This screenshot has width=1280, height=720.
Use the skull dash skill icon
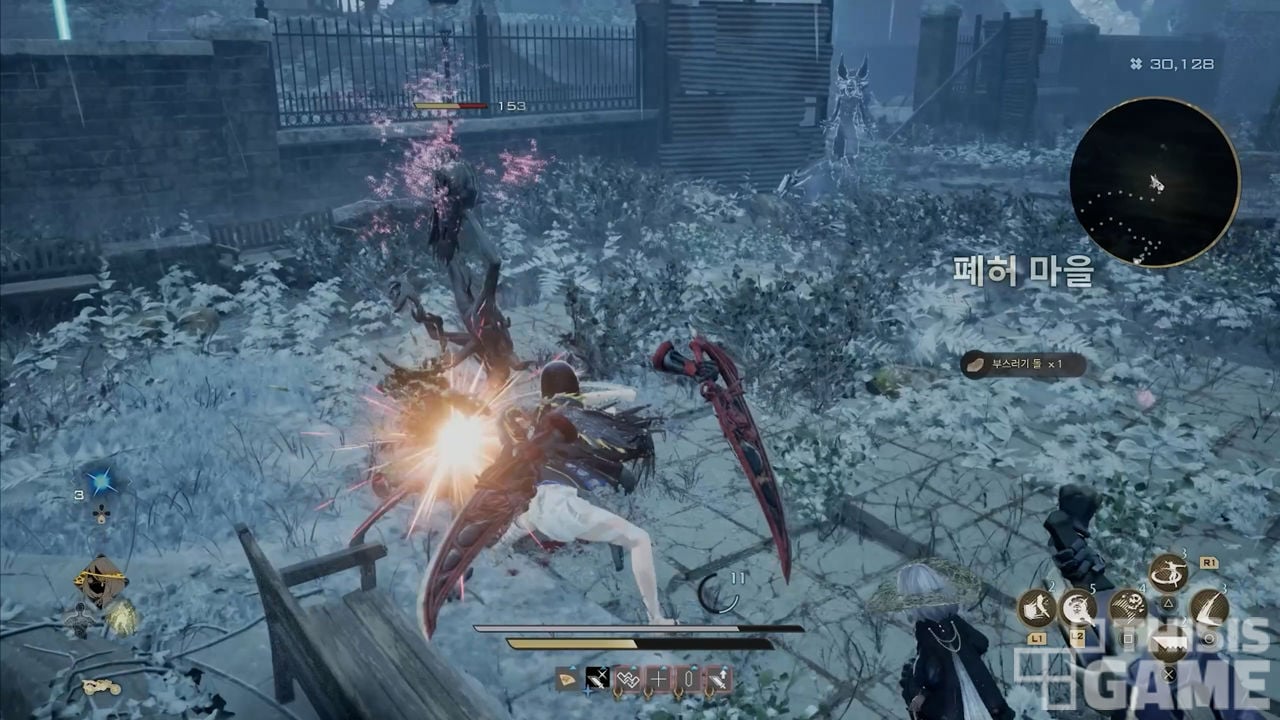click(1127, 606)
